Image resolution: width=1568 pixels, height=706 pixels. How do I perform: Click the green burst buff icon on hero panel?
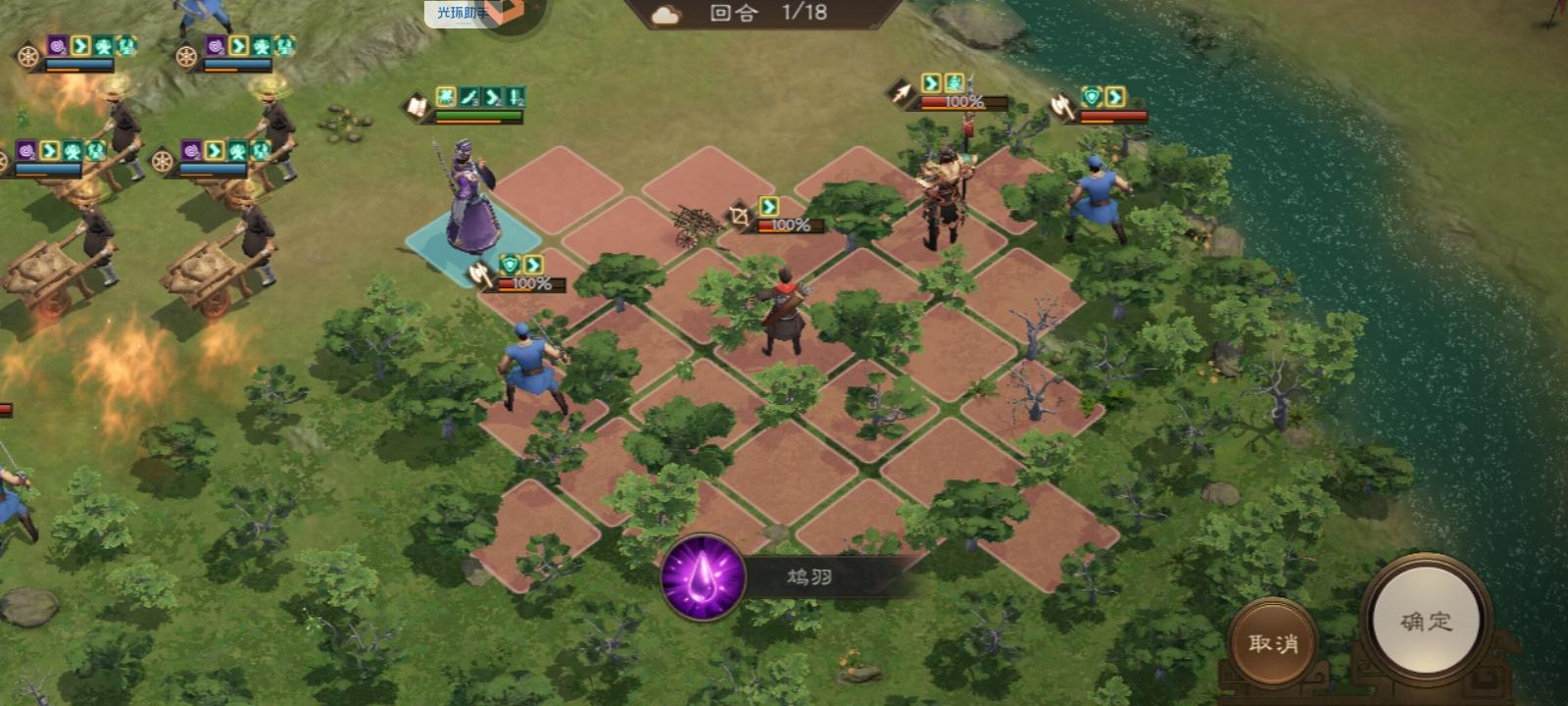(446, 96)
